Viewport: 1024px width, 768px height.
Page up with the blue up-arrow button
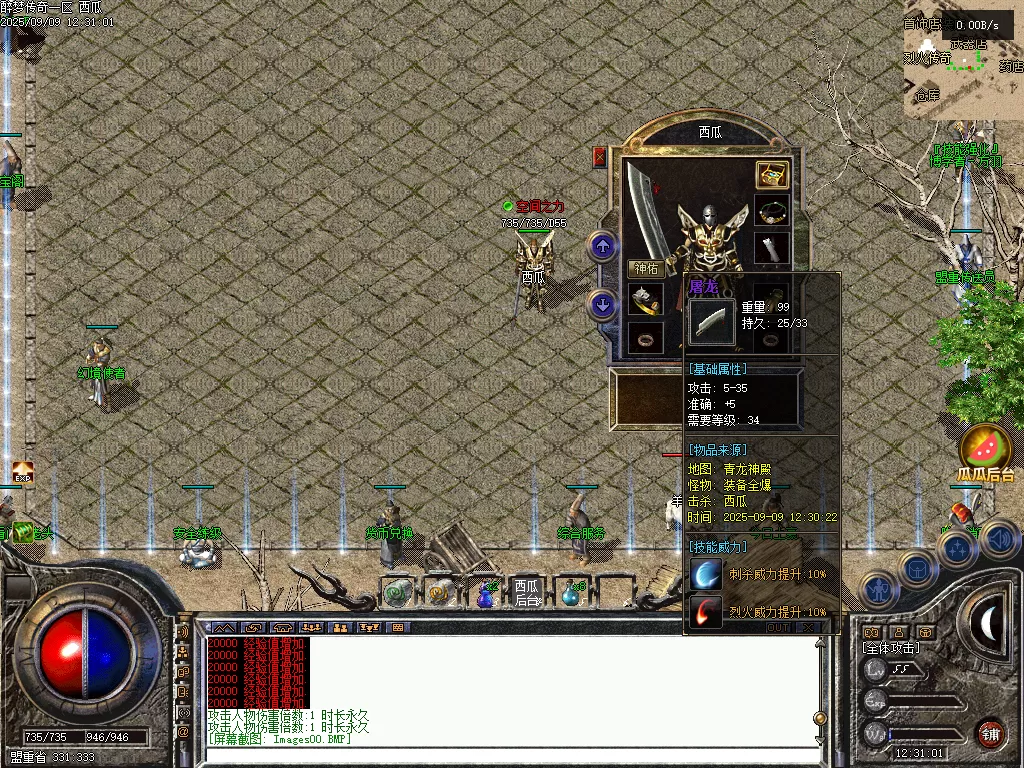(602, 245)
